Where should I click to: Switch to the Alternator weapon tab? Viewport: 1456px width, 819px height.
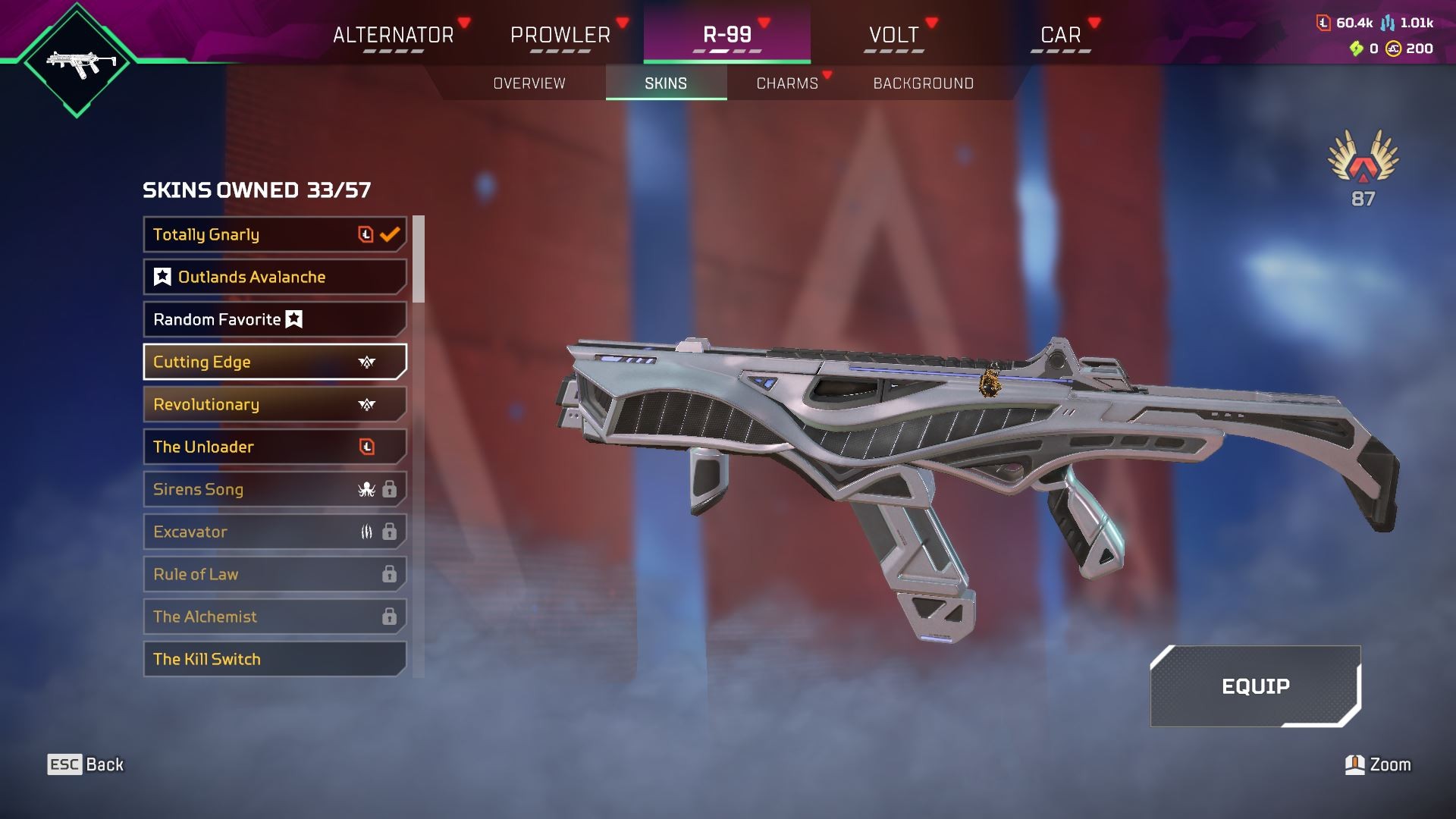(x=393, y=35)
